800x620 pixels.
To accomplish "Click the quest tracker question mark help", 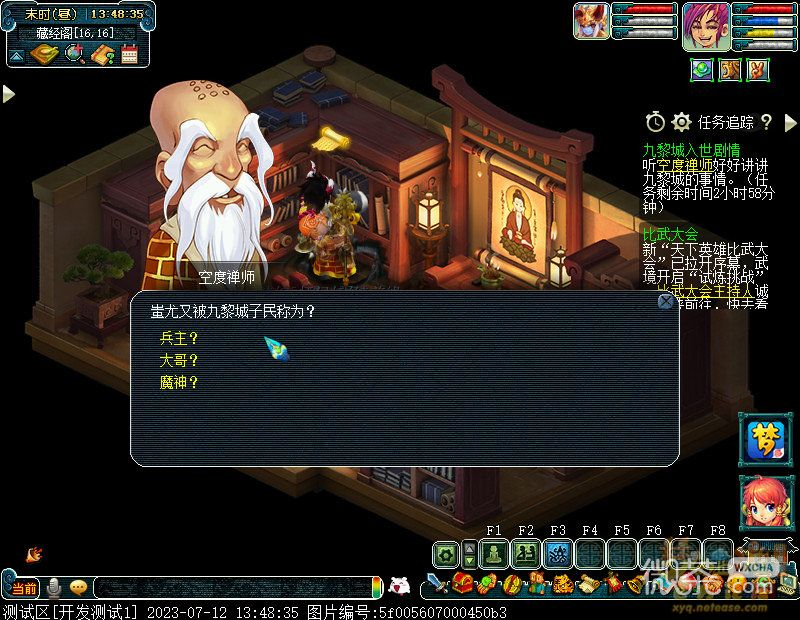I will coord(766,122).
